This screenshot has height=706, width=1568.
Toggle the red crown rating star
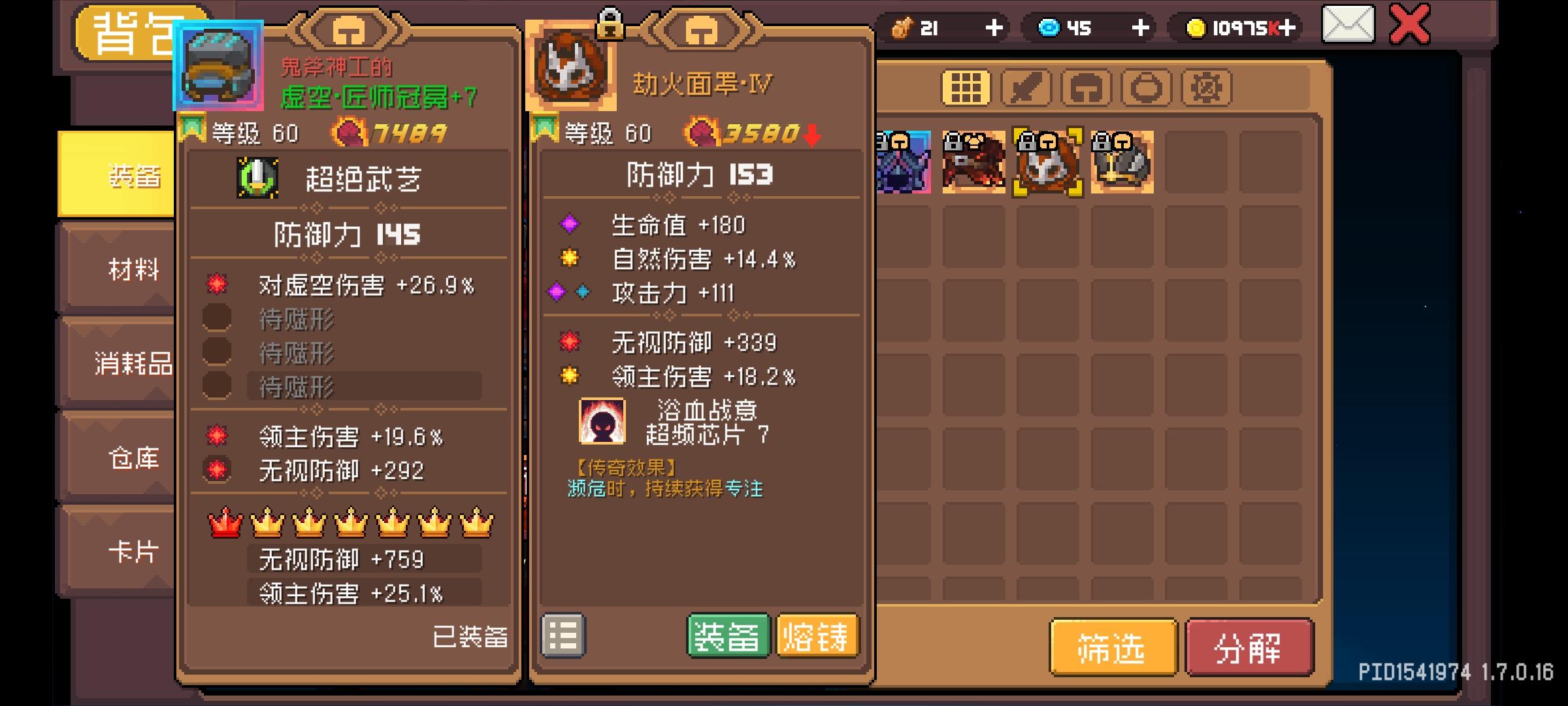coord(226,523)
